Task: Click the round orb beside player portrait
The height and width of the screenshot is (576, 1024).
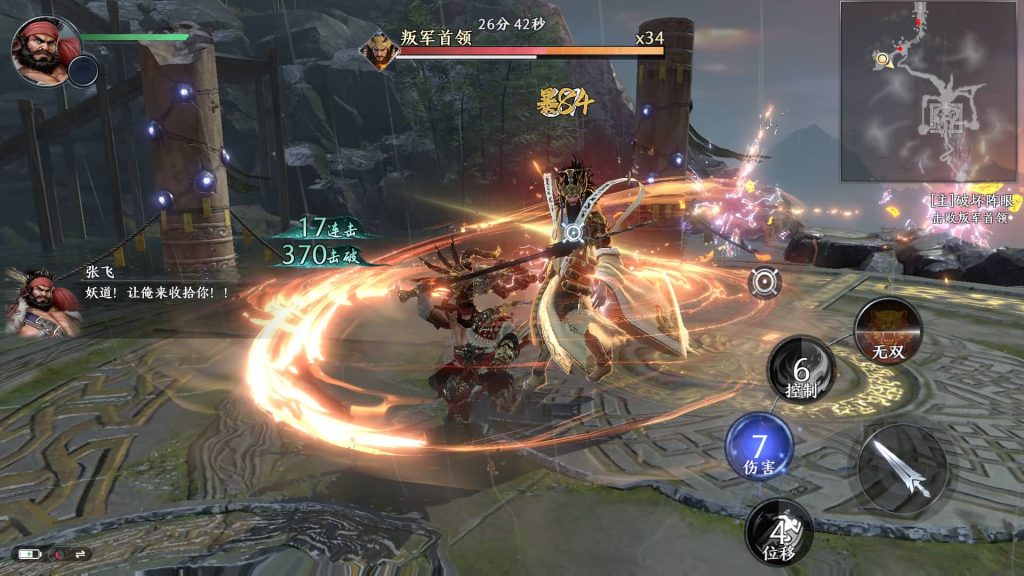Action: [83, 70]
